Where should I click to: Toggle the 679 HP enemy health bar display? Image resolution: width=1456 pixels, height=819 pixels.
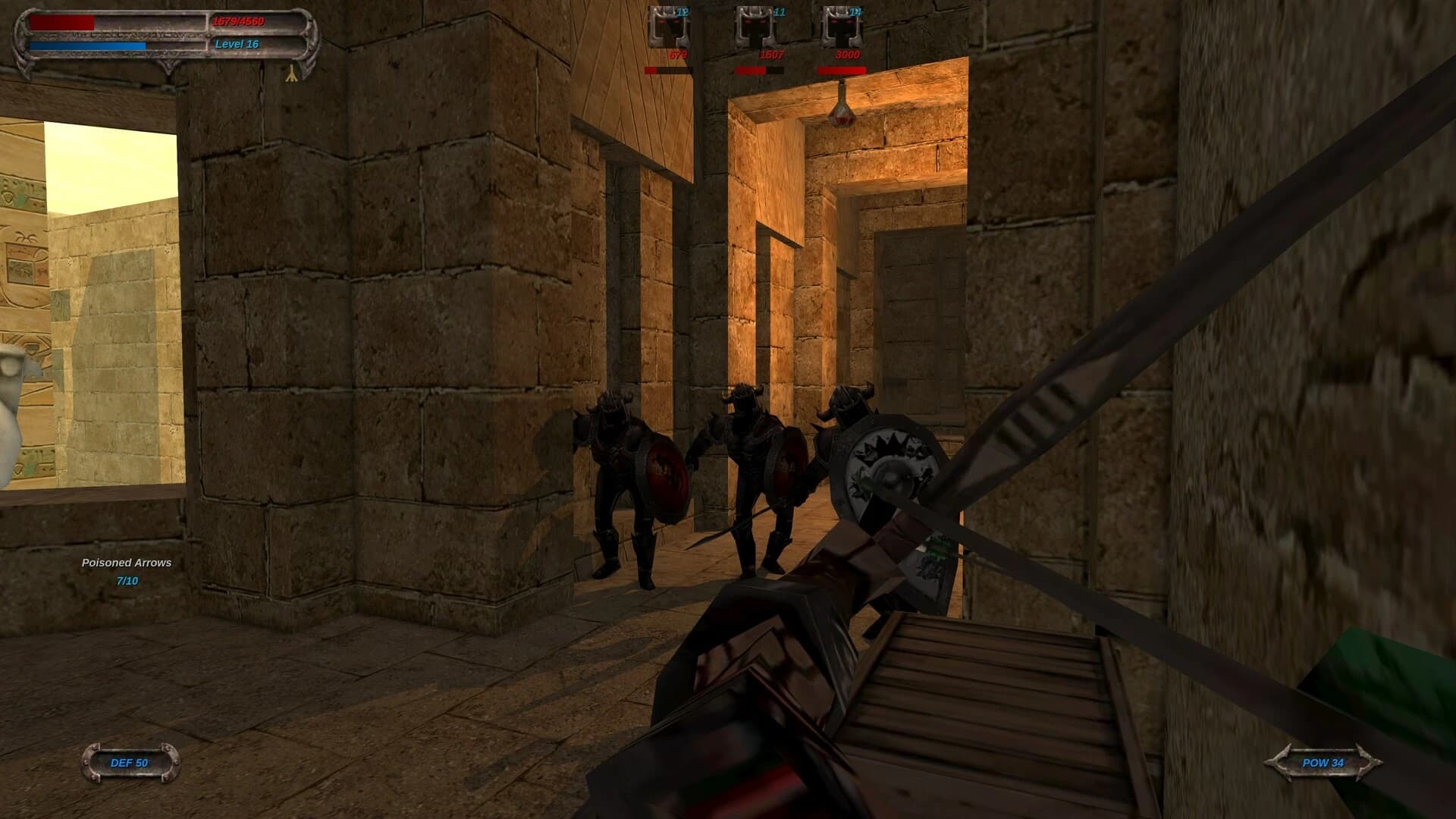[668, 69]
